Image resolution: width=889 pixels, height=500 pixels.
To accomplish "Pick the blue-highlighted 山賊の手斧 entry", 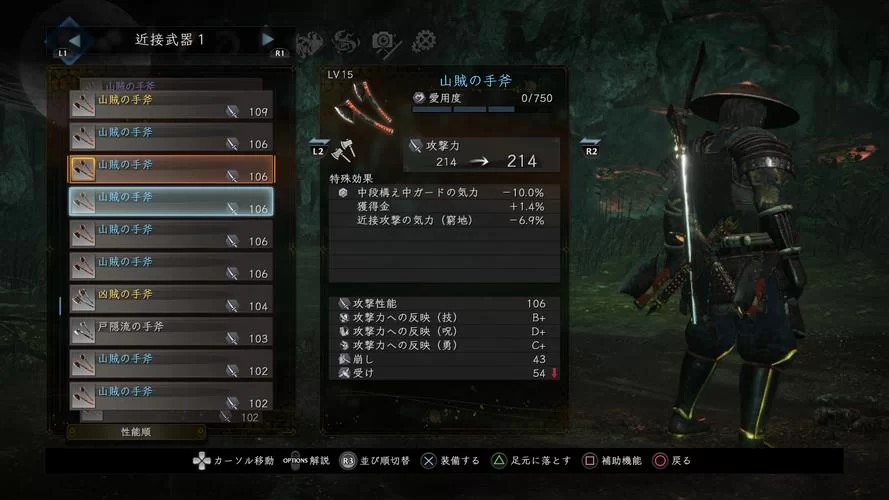I will click(170, 202).
